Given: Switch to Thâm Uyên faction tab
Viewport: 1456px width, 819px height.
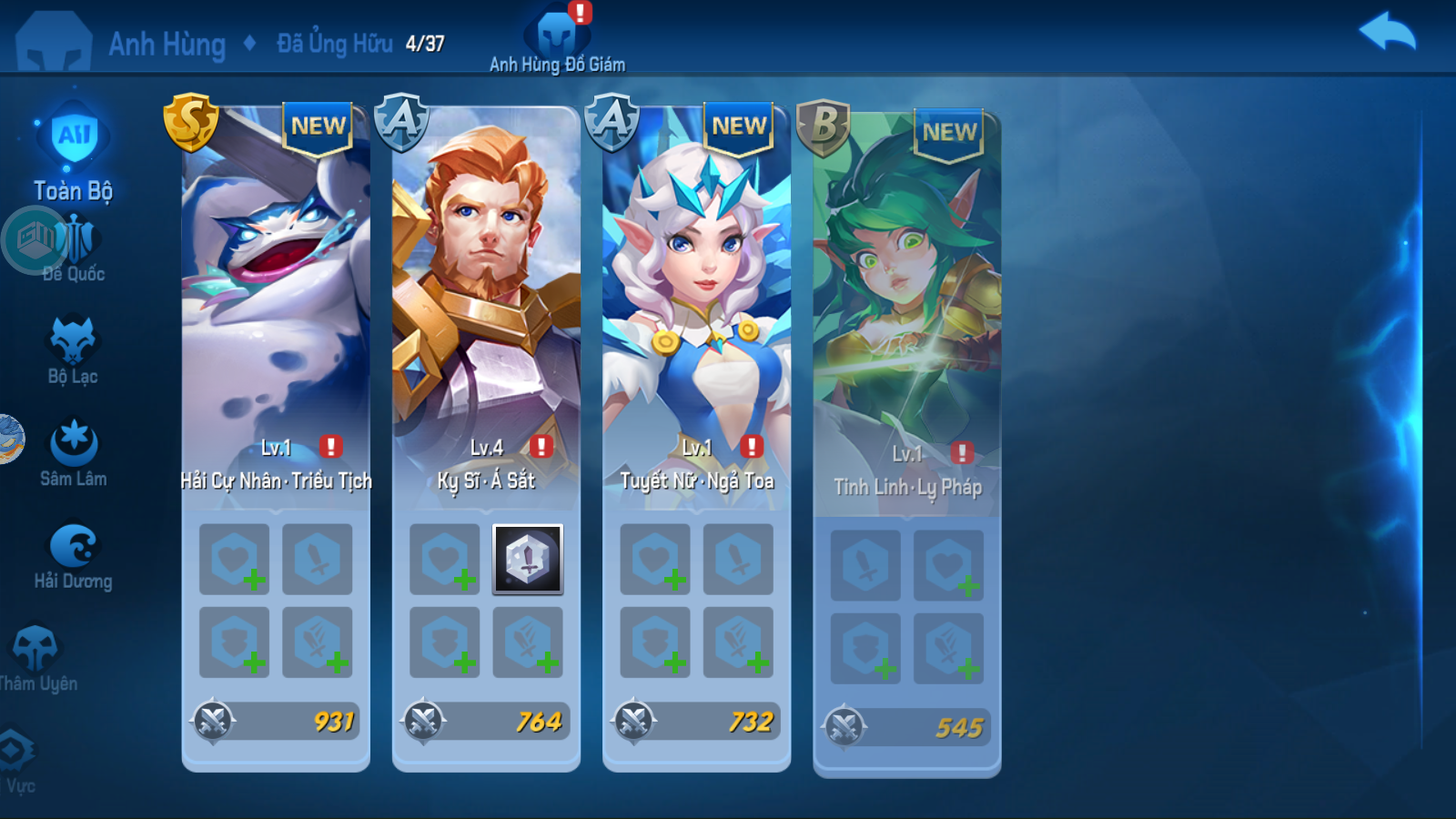Looking at the screenshot, I should (x=37, y=657).
